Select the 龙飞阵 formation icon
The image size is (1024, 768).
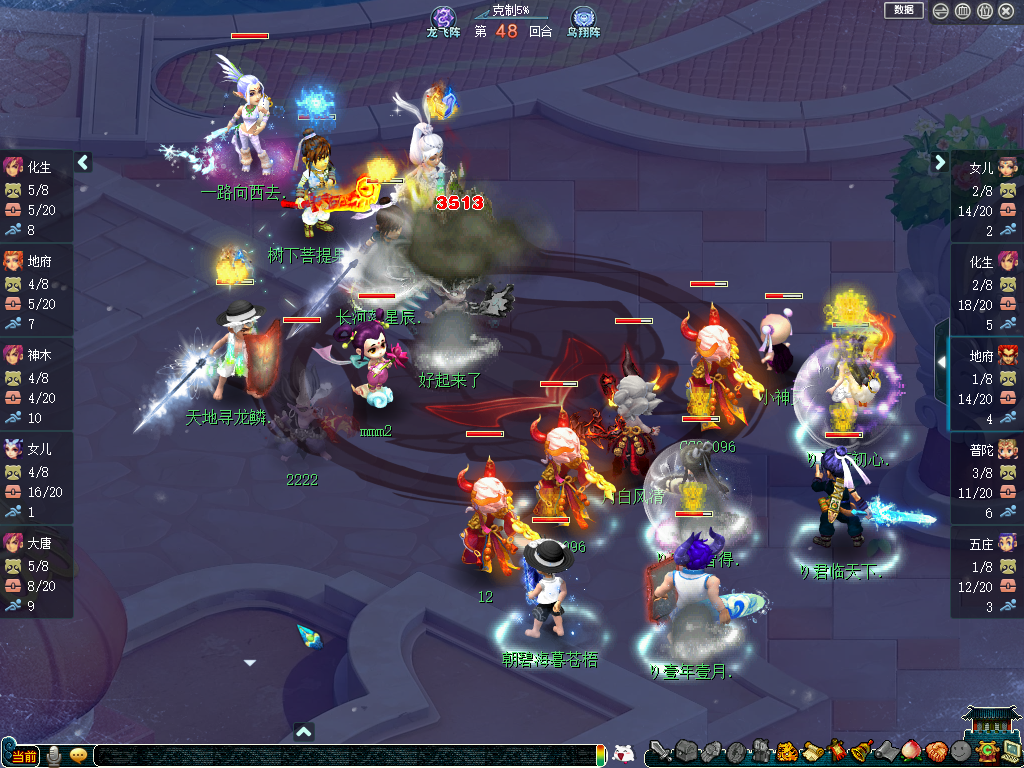click(x=443, y=18)
